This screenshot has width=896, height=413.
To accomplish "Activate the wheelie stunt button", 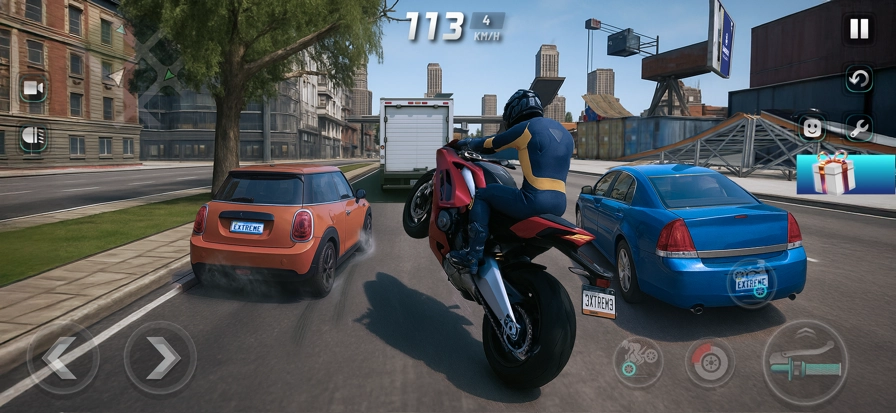I will click(x=638, y=361).
